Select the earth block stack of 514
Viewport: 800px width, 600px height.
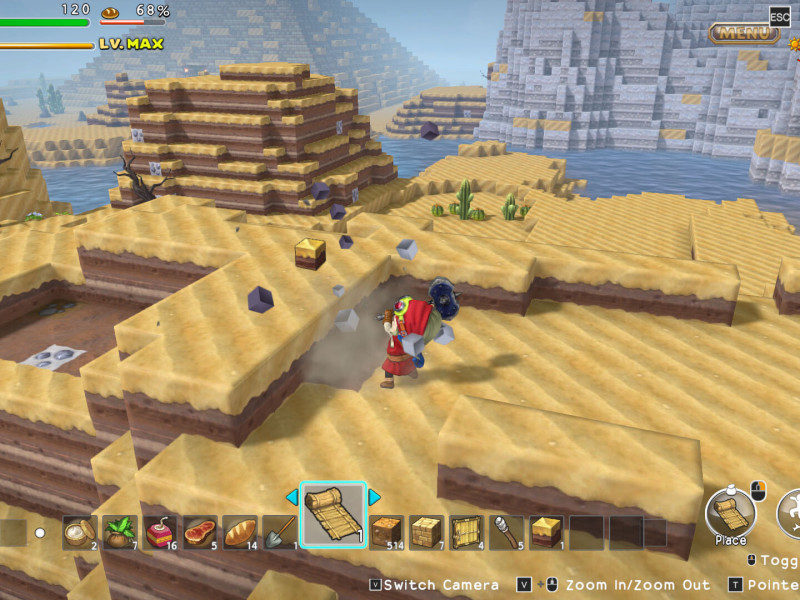tap(387, 531)
